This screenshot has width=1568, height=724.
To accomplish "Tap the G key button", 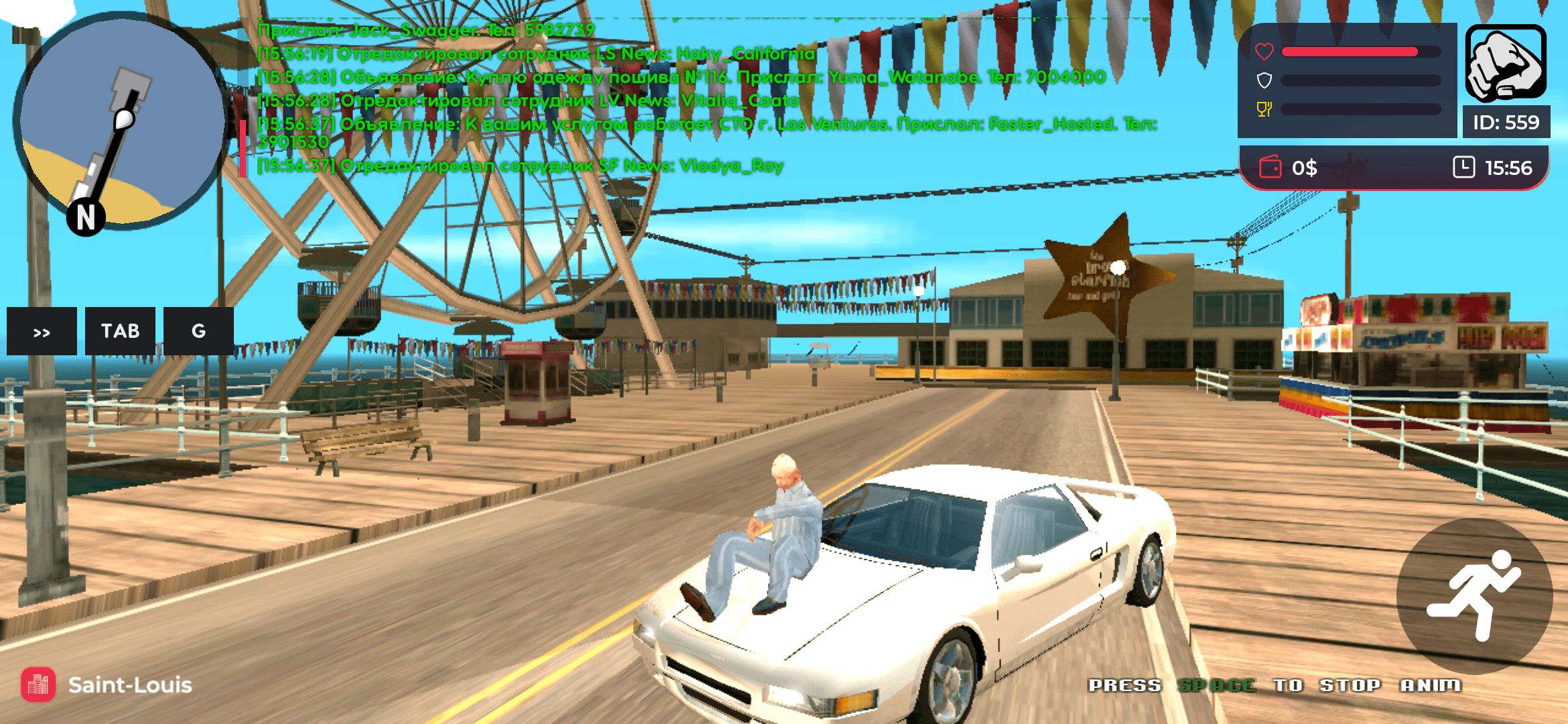I will tap(198, 331).
